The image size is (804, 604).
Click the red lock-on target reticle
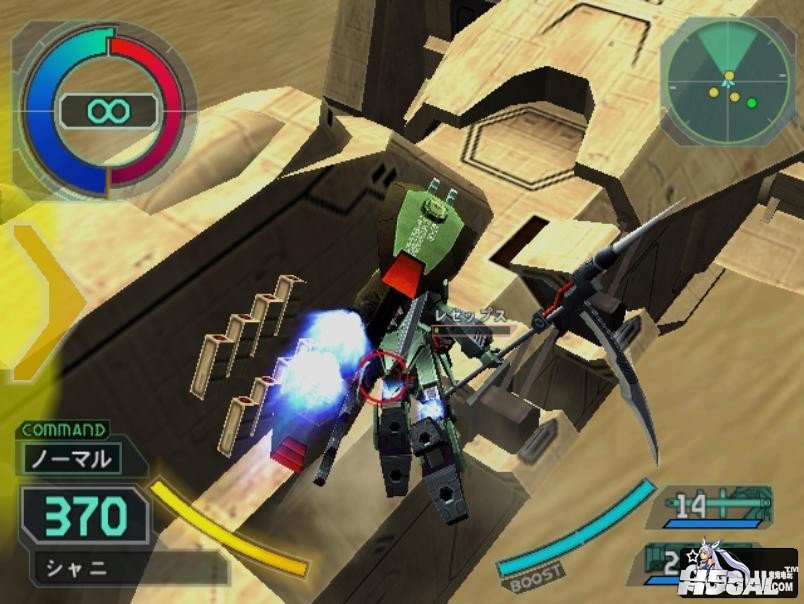coord(384,374)
